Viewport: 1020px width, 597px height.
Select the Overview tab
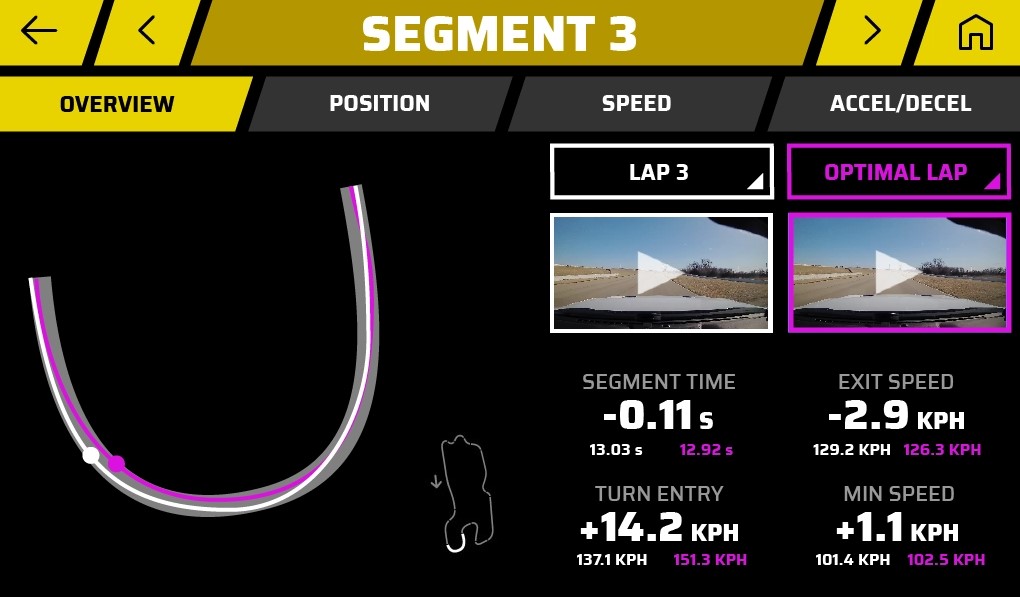117,104
